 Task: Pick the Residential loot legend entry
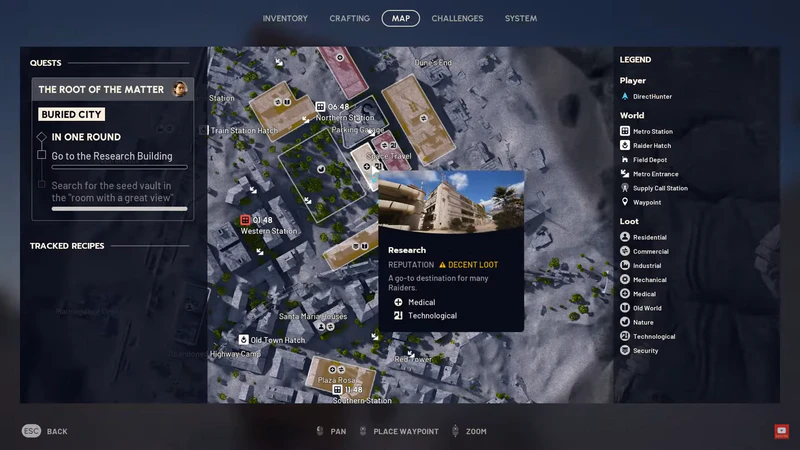pos(649,237)
